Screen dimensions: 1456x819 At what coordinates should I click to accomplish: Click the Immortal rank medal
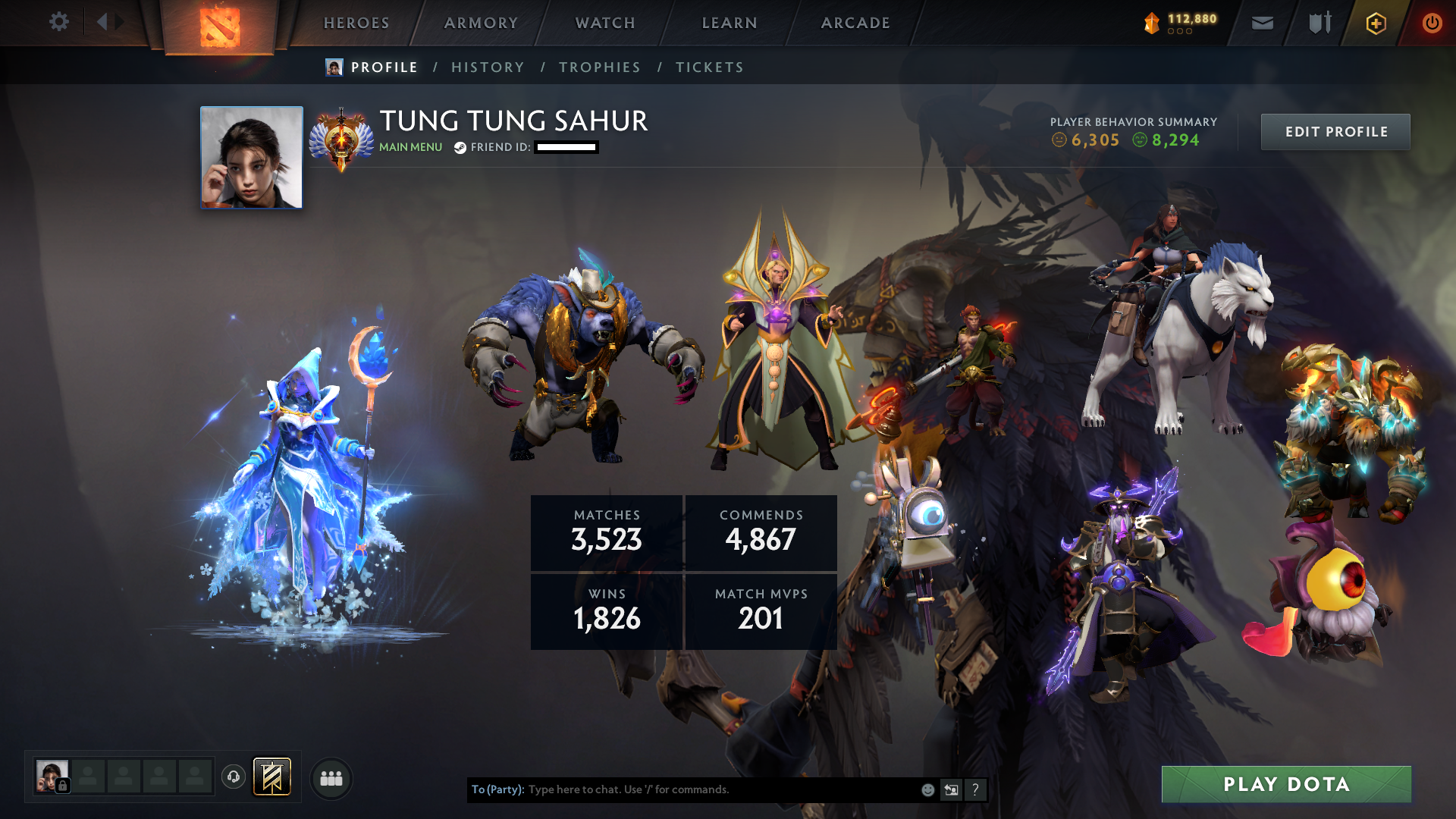click(343, 138)
